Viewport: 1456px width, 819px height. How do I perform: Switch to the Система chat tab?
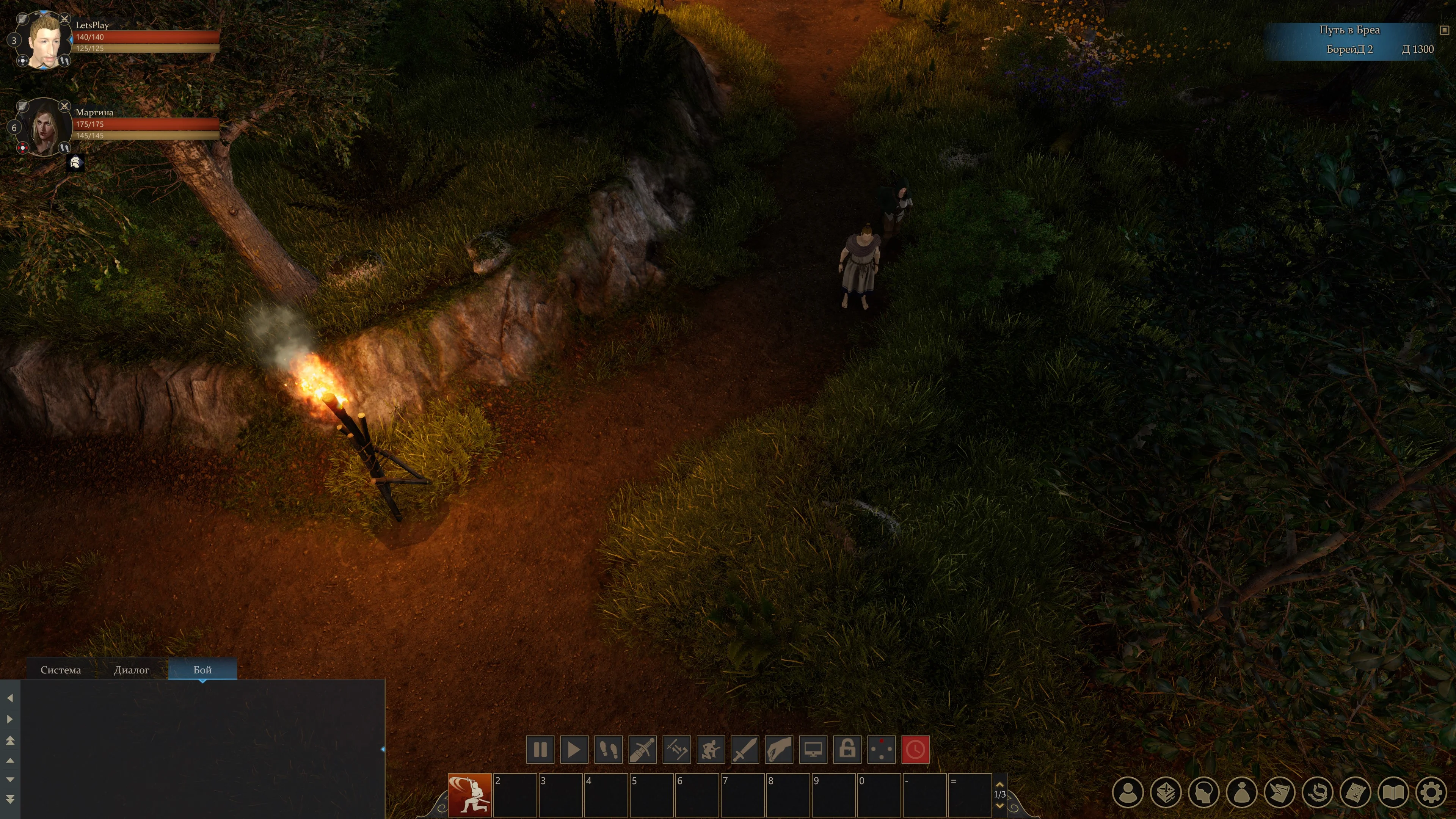click(61, 670)
